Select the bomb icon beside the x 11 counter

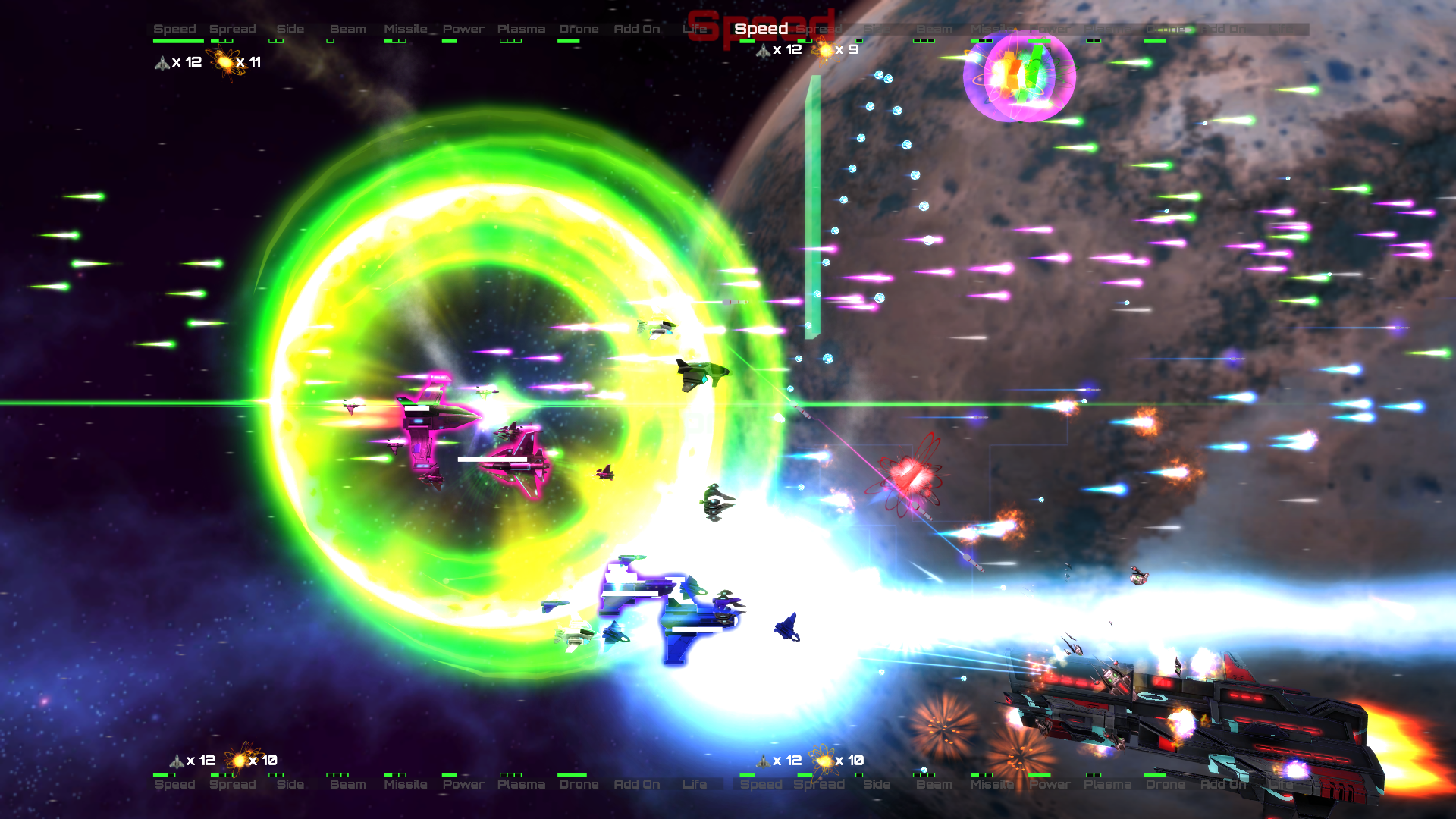225,62
